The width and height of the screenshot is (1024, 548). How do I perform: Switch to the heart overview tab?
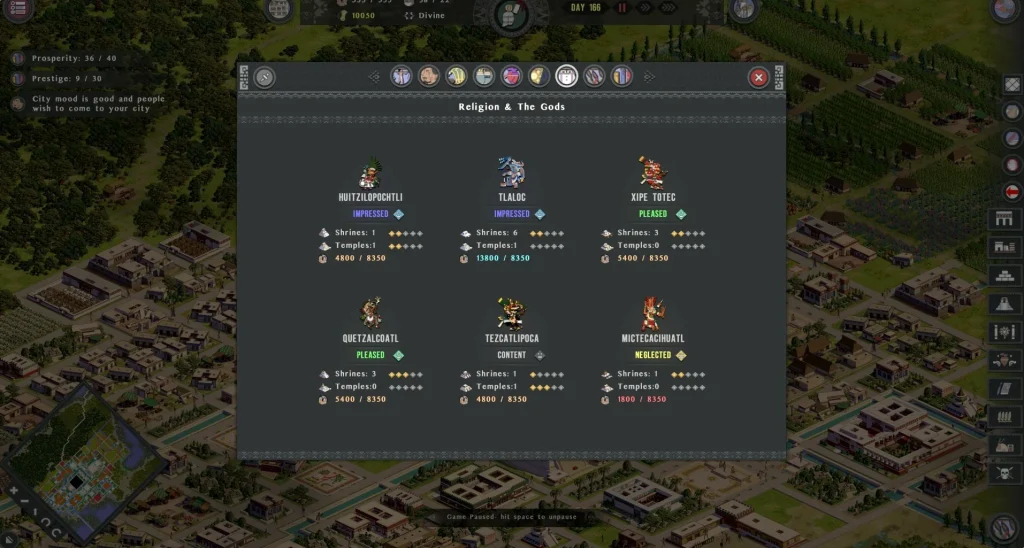(x=511, y=77)
